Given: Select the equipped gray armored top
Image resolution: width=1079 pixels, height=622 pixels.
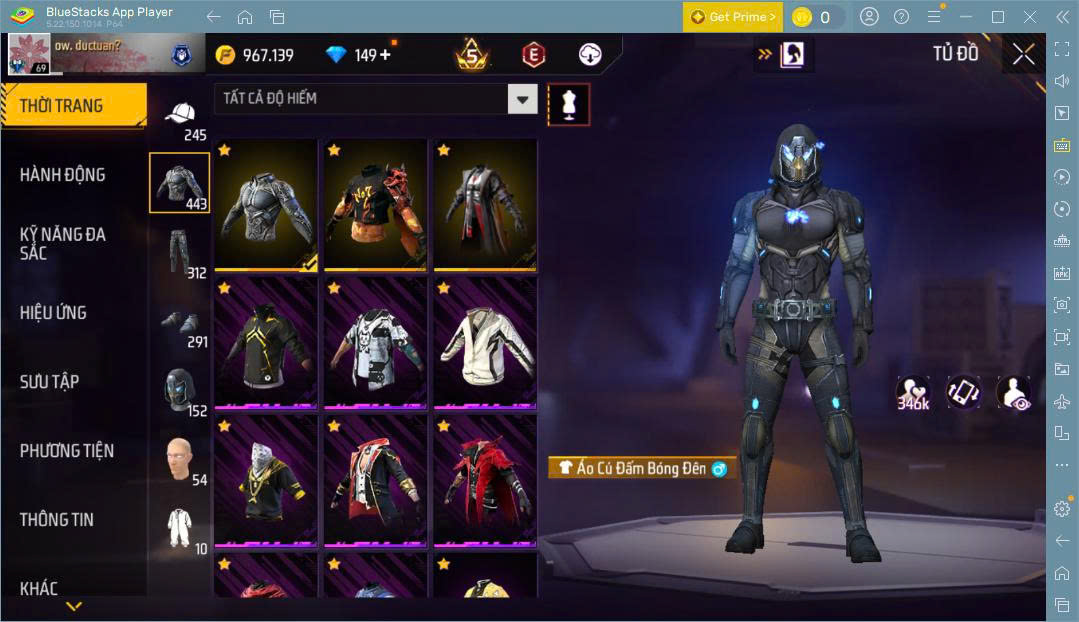Looking at the screenshot, I should [265, 205].
